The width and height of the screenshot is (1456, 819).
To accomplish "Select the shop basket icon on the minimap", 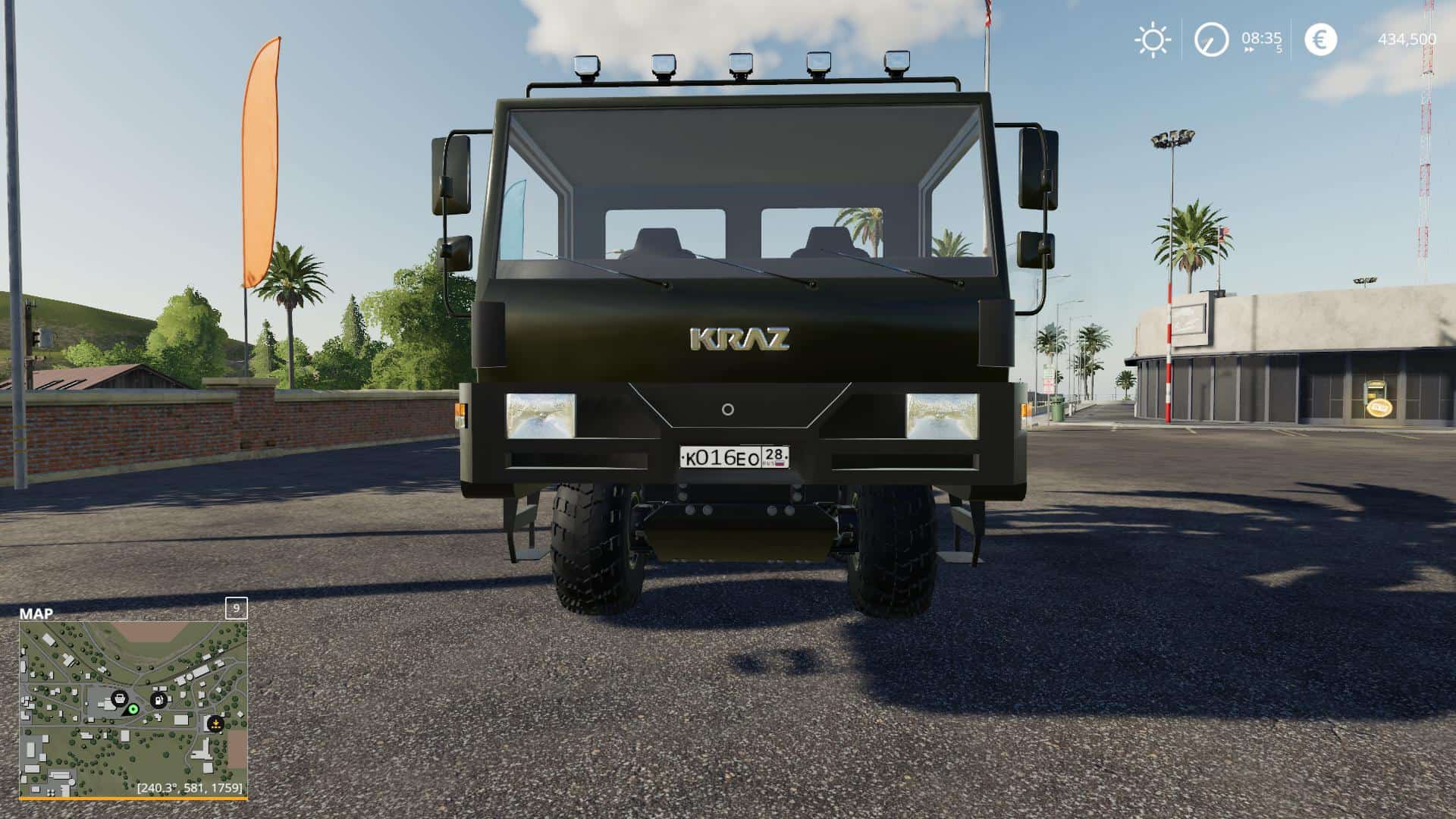I will click(120, 698).
